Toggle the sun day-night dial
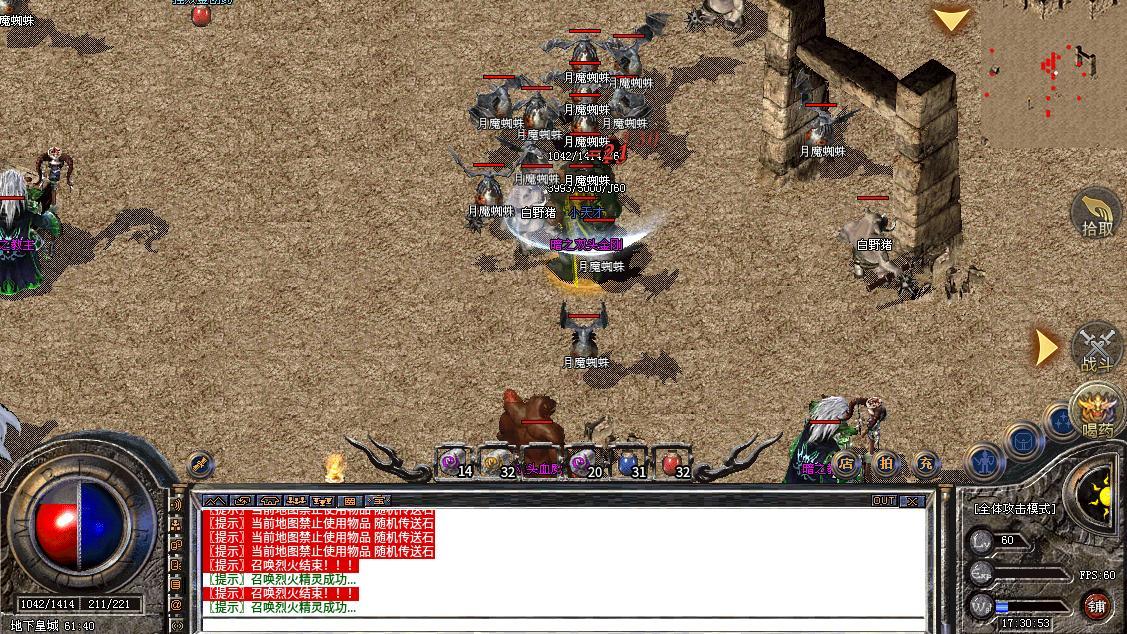 coord(1098,492)
